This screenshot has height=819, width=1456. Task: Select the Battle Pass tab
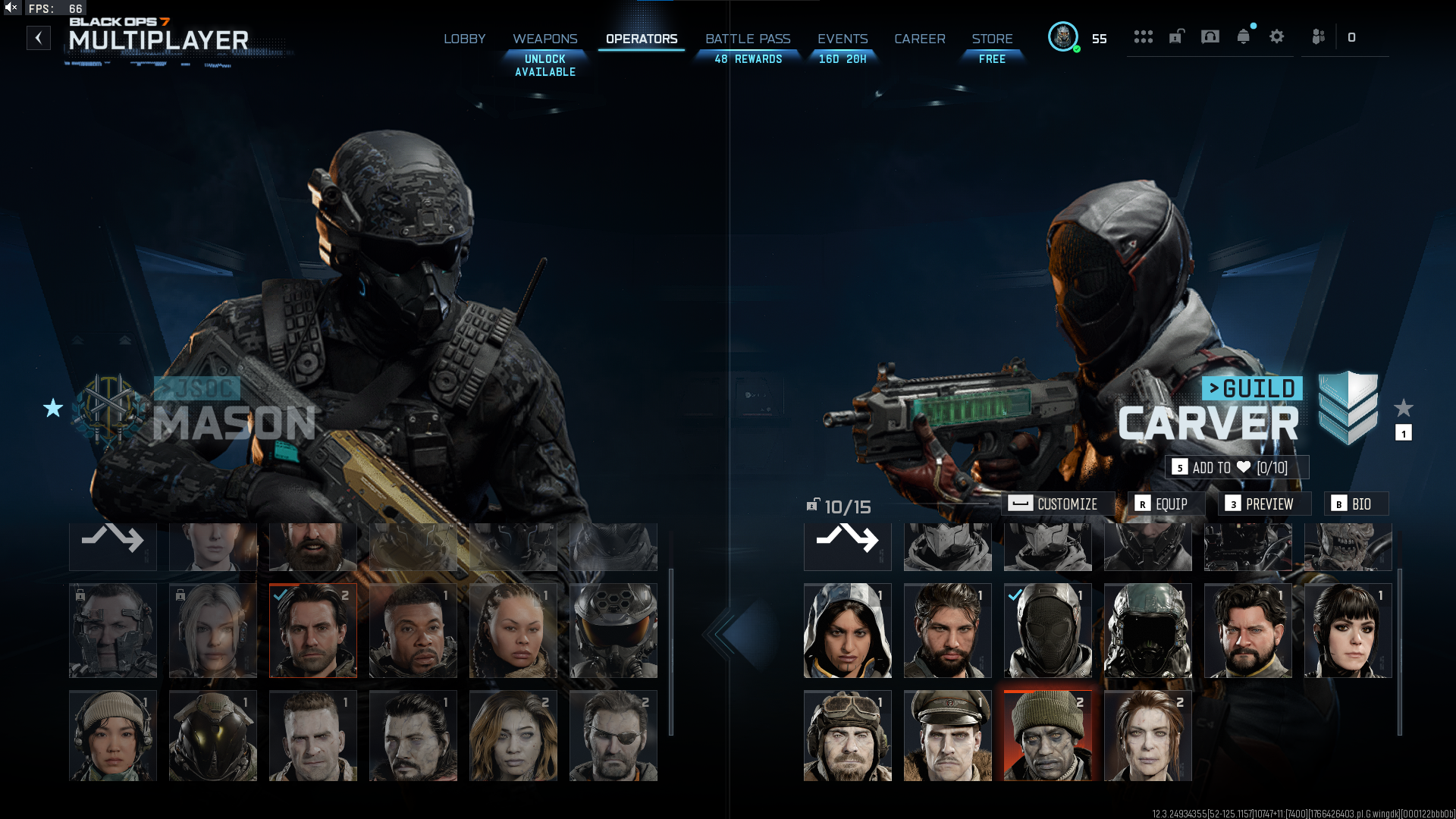pos(748,39)
